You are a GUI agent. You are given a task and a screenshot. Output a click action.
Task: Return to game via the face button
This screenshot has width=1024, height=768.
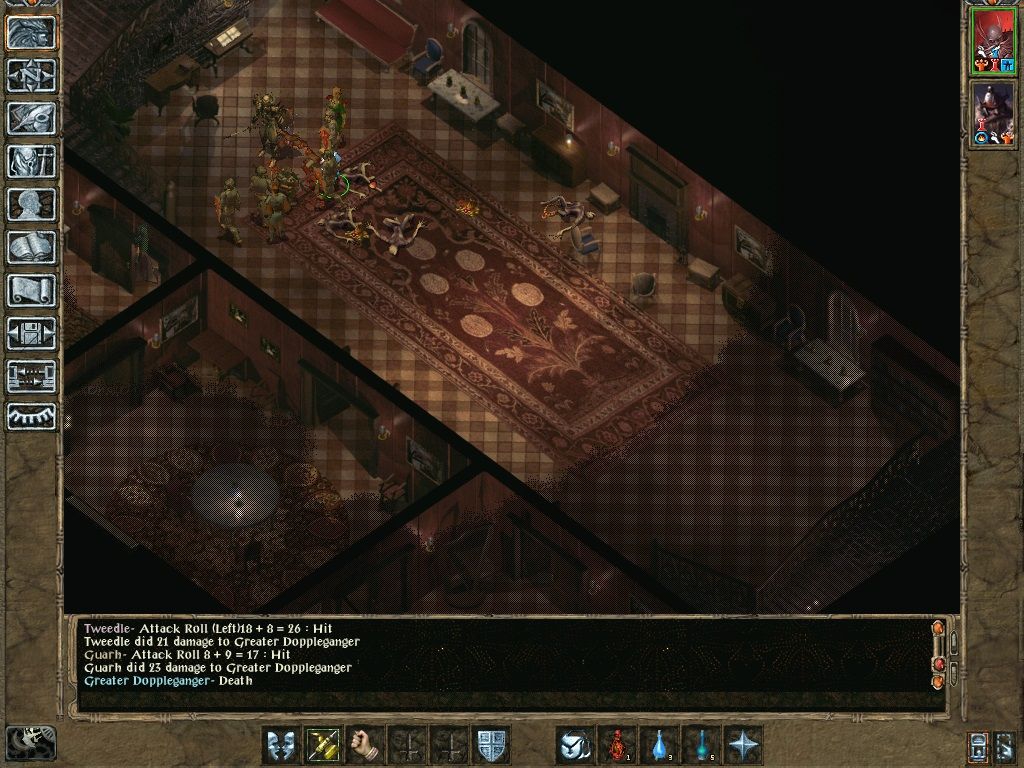click(32, 33)
